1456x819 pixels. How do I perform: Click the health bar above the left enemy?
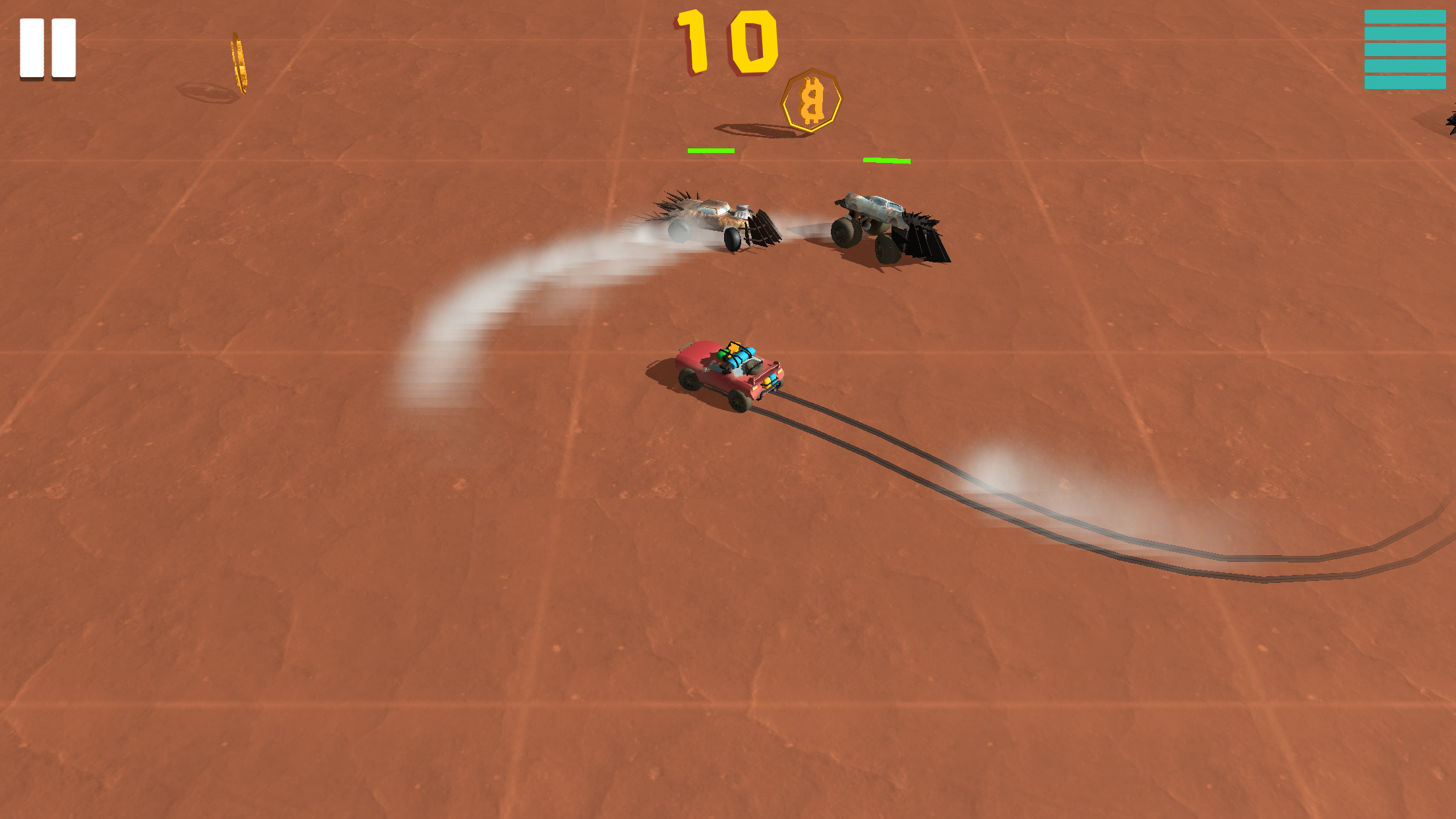pos(711,151)
